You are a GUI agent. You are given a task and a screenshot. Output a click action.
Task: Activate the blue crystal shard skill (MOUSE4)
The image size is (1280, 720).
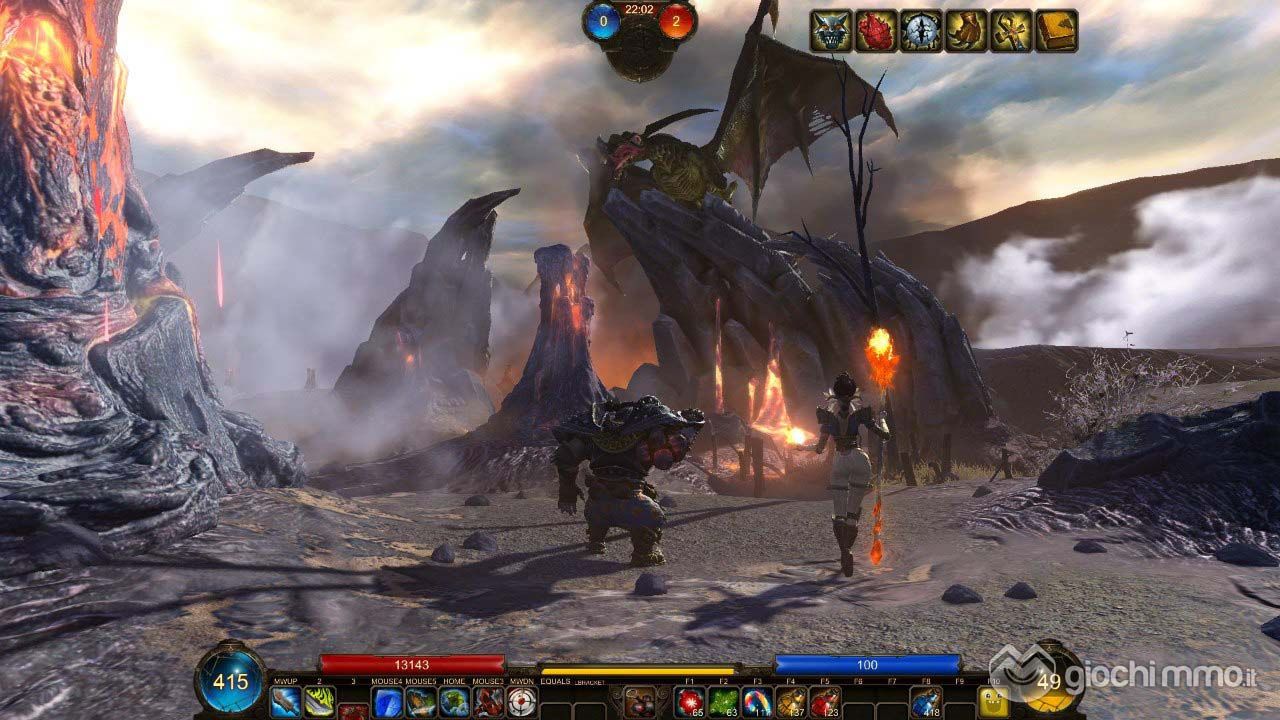coord(387,702)
